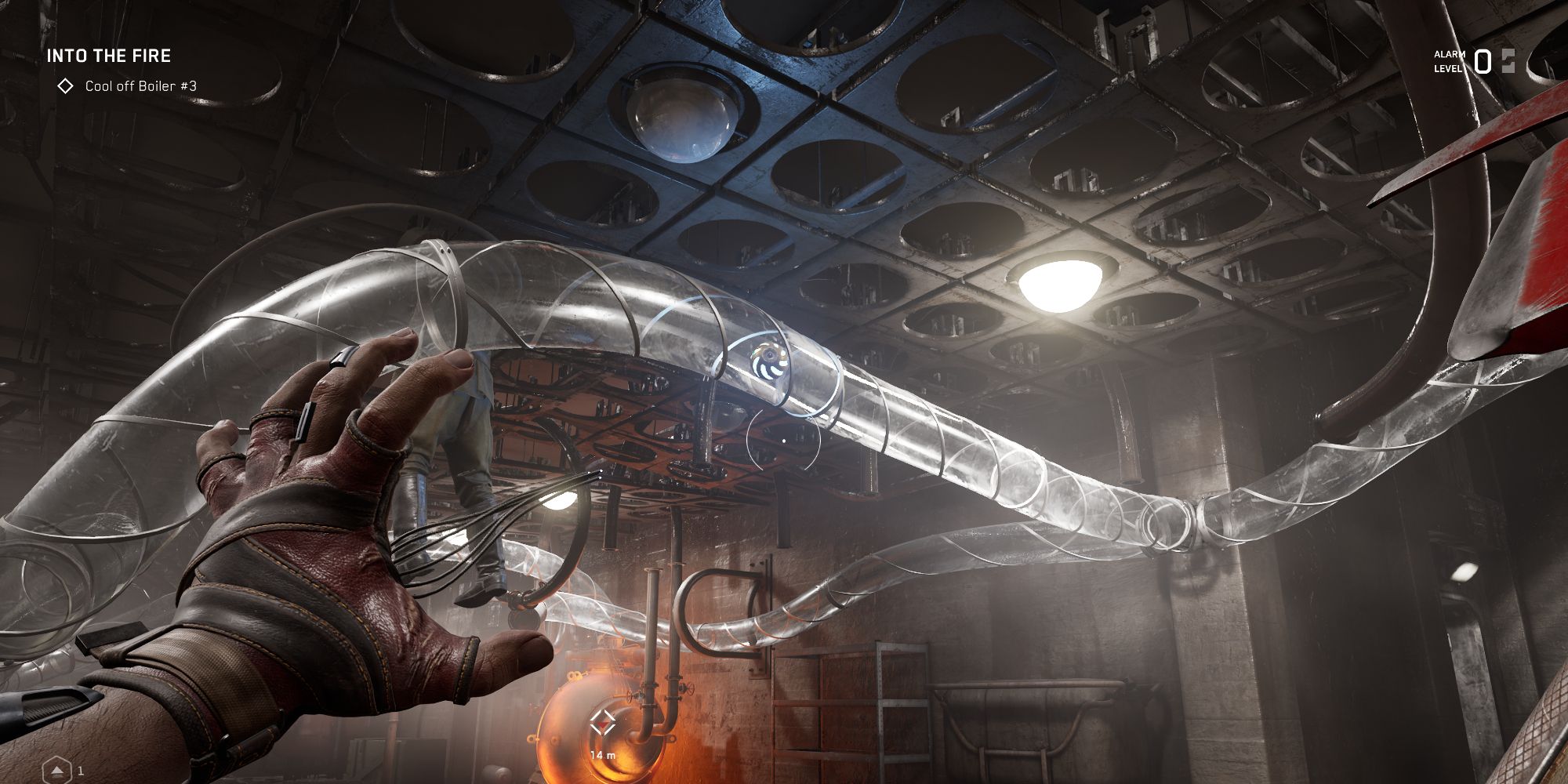Click the ALARM LEVEL text label

coord(1447,60)
